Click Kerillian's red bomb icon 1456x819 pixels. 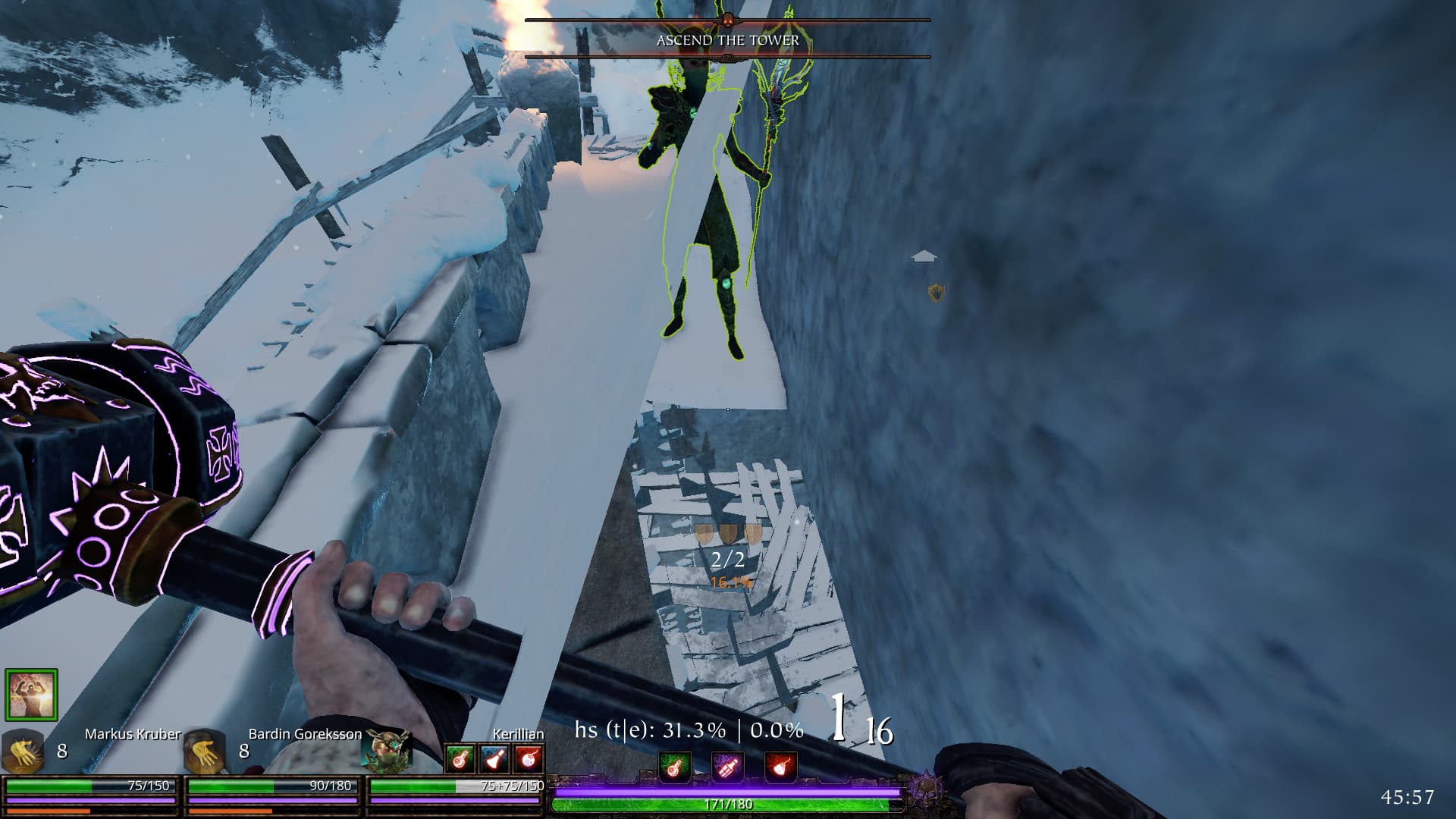click(x=529, y=758)
